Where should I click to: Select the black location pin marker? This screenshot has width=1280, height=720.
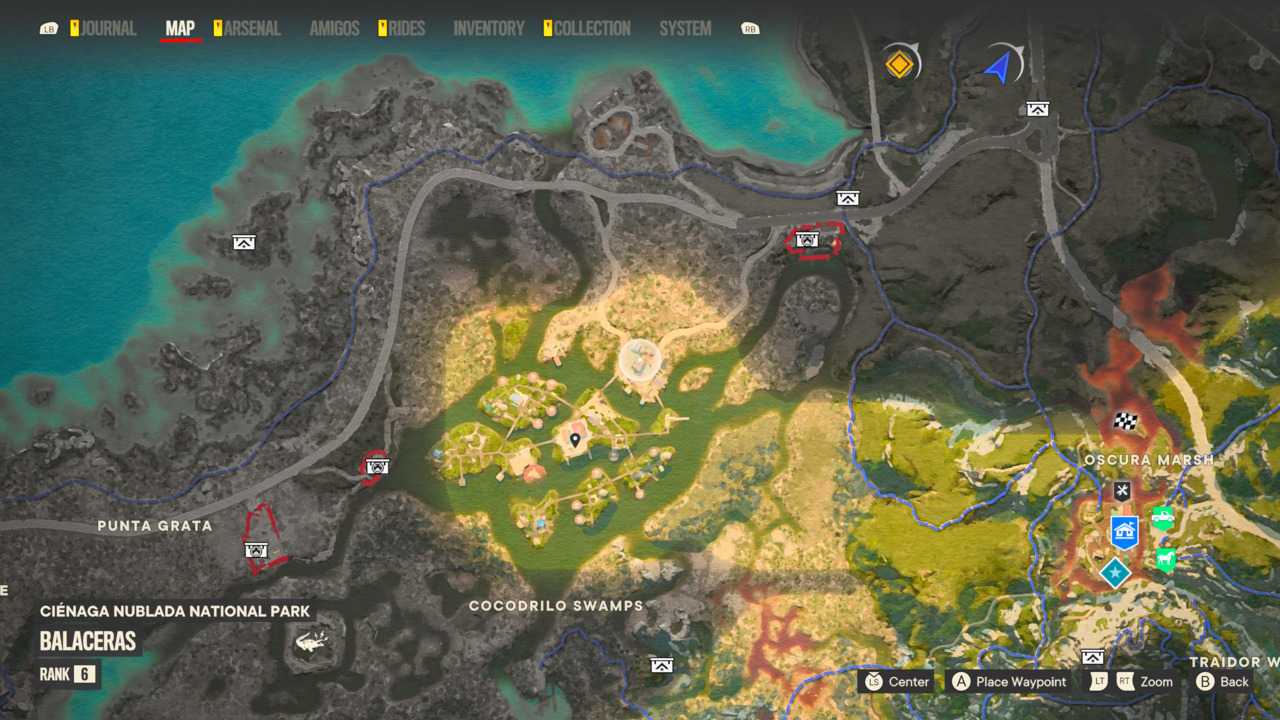pyautogui.click(x=575, y=440)
